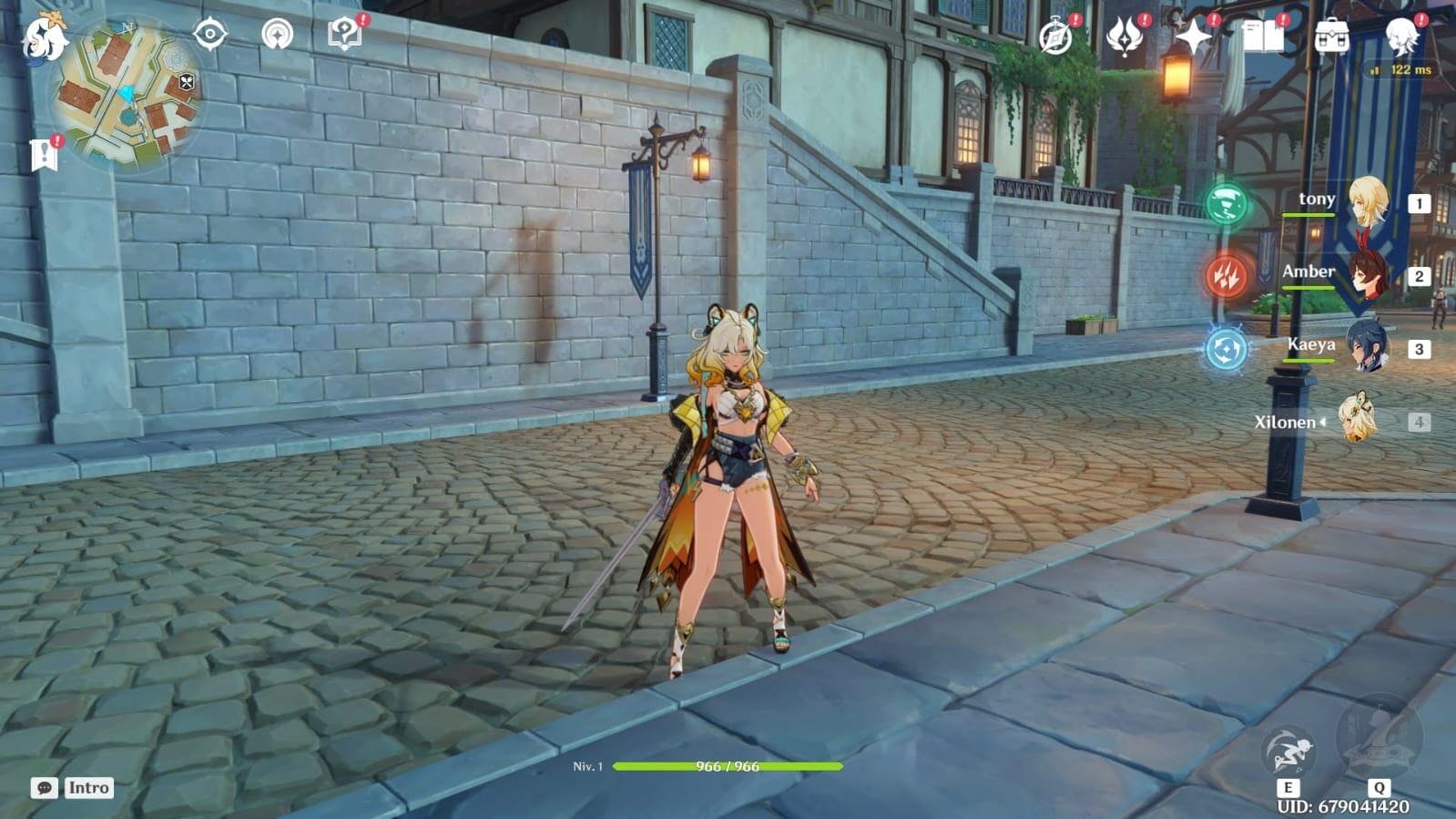
Task: Open the minimap to view full map
Action: 127,93
